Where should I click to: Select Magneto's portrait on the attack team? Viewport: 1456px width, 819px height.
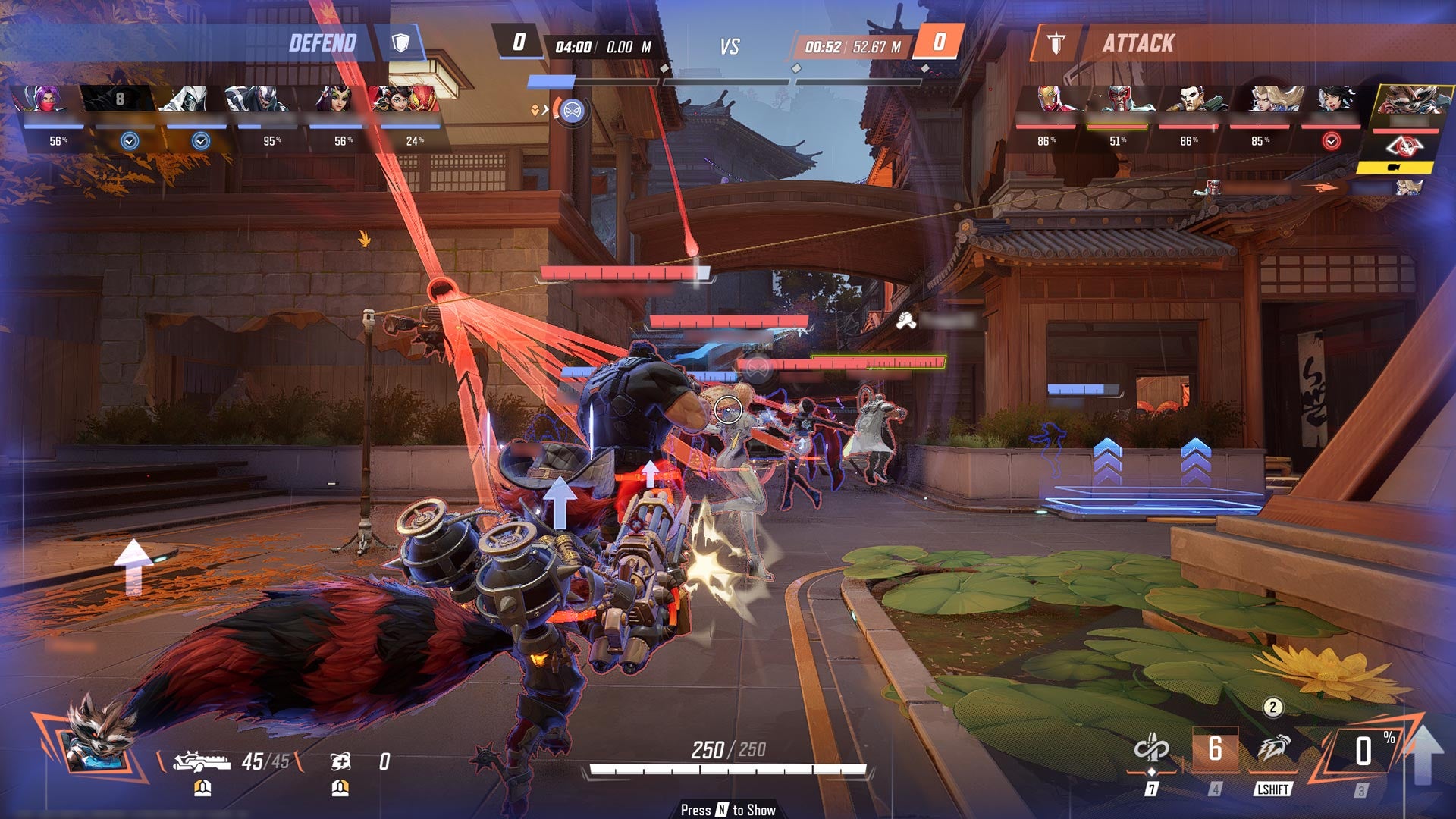coord(1117,100)
